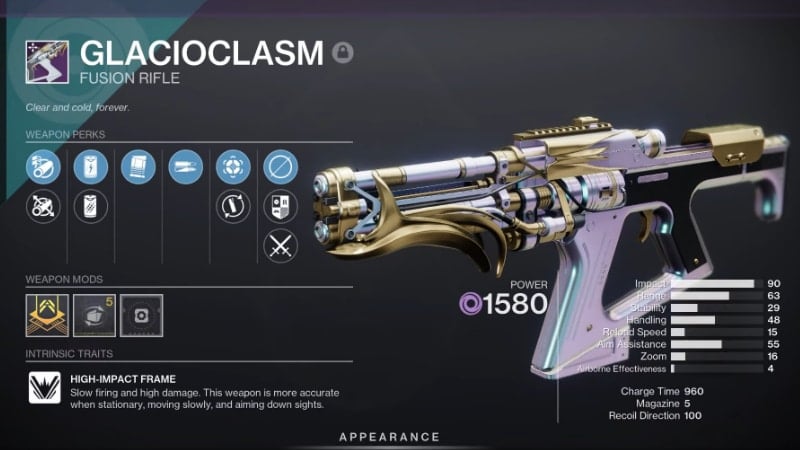This screenshot has width=800, height=450.
Task: Toggle the lock icon beside Glacioclasm
Action: [x=343, y=52]
